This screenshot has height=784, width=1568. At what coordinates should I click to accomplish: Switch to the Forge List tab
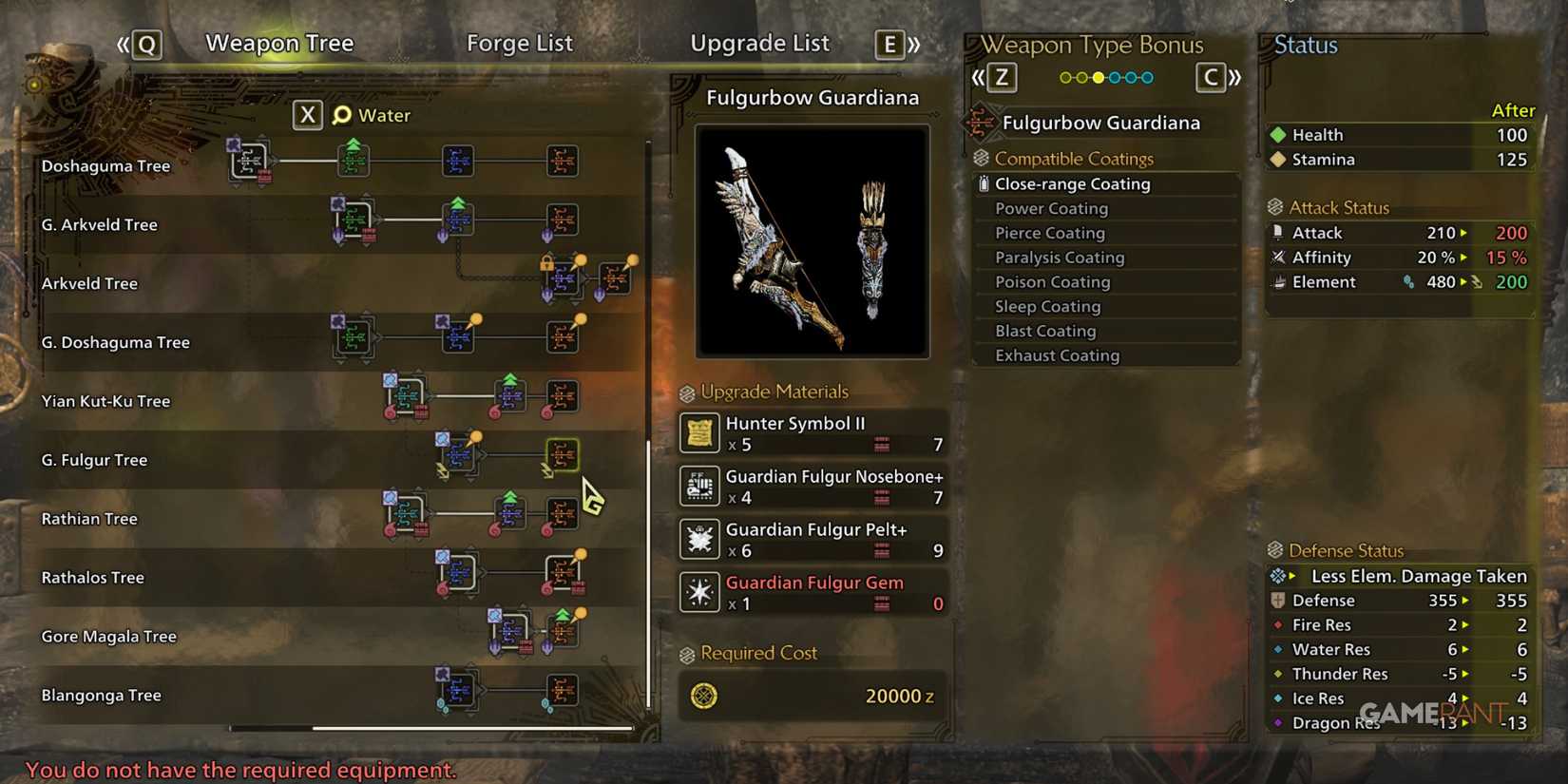point(520,43)
